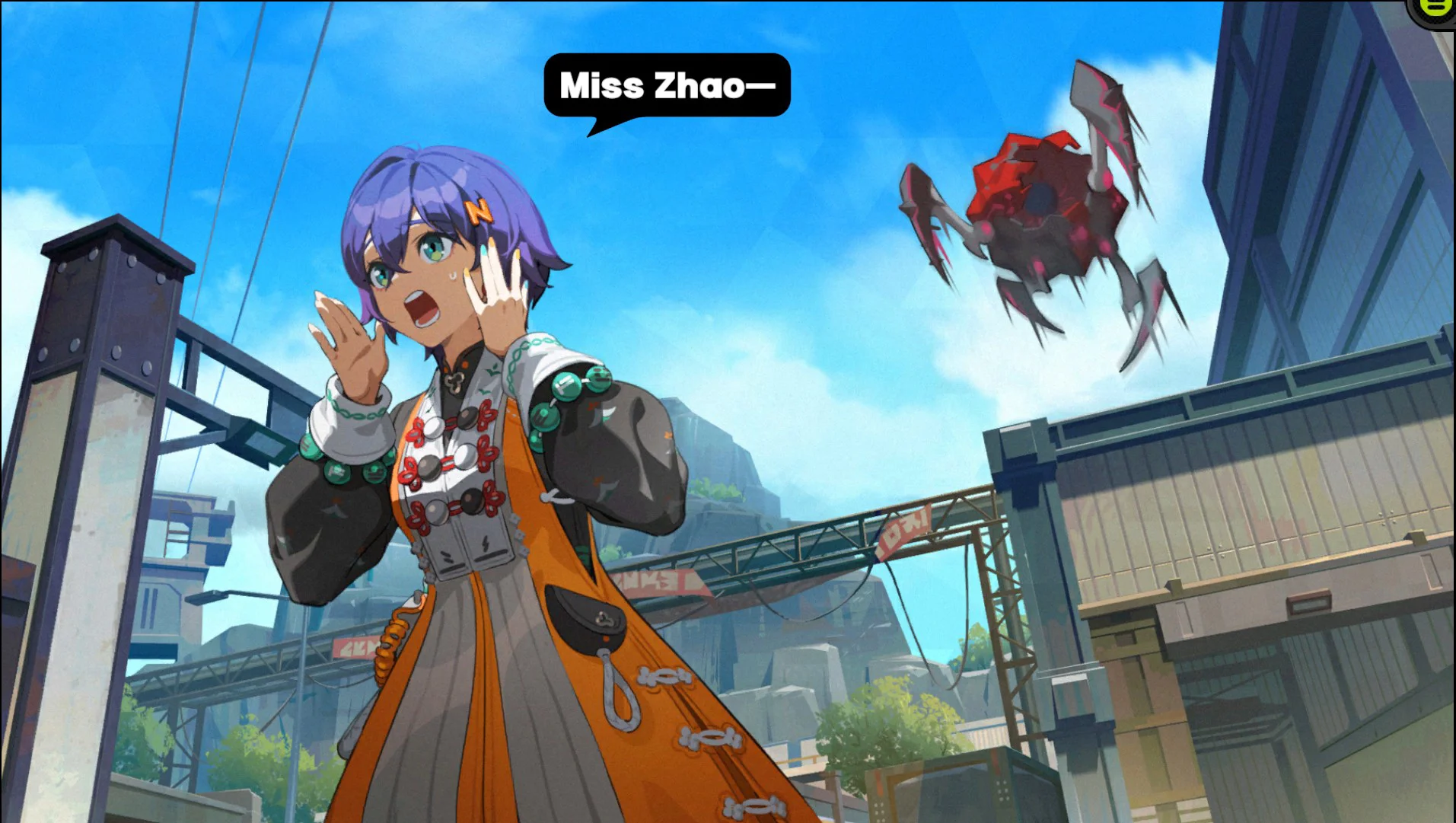Open the green cutscene menu button

tap(1436, 8)
